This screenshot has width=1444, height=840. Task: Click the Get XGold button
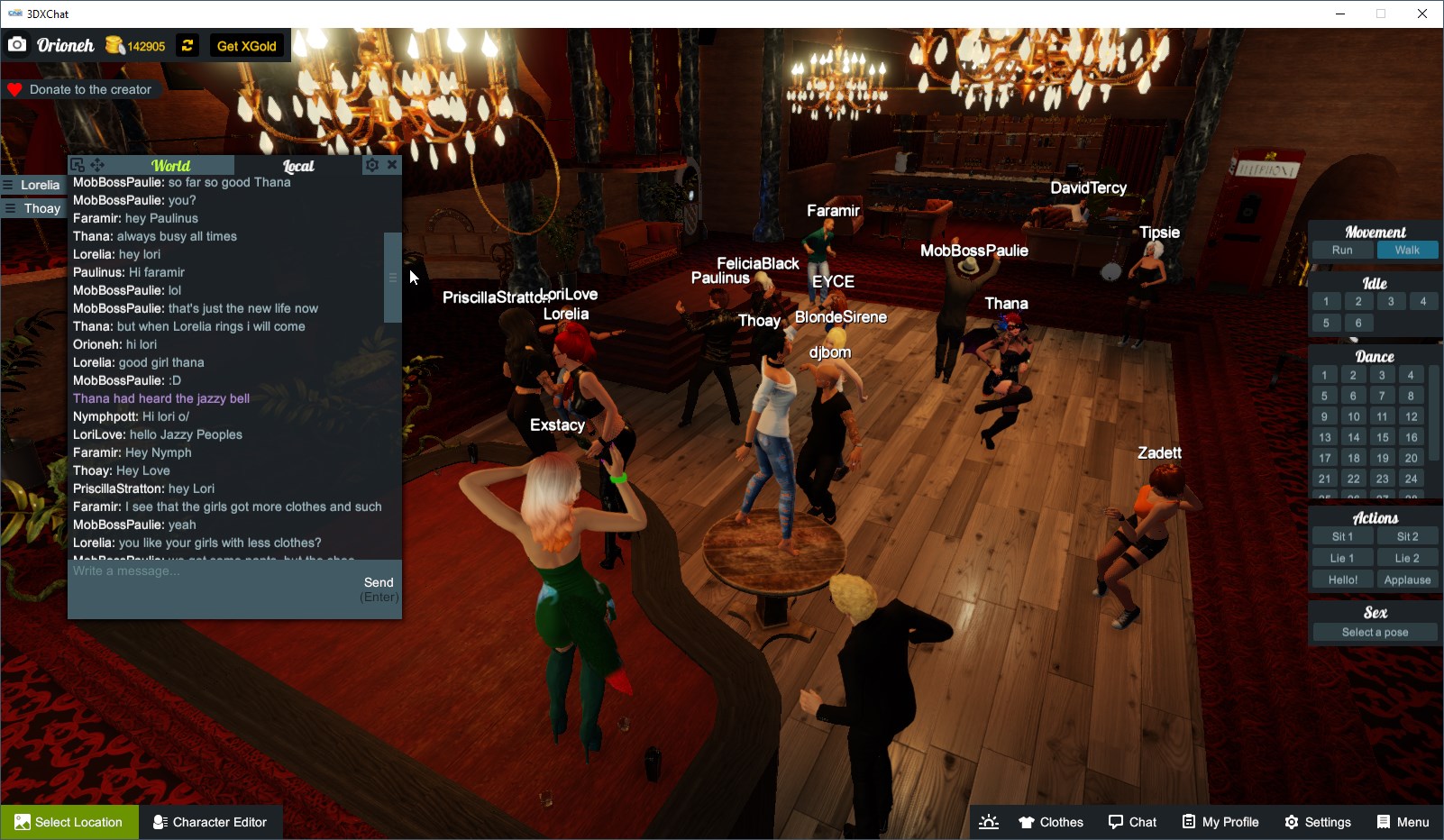[247, 45]
